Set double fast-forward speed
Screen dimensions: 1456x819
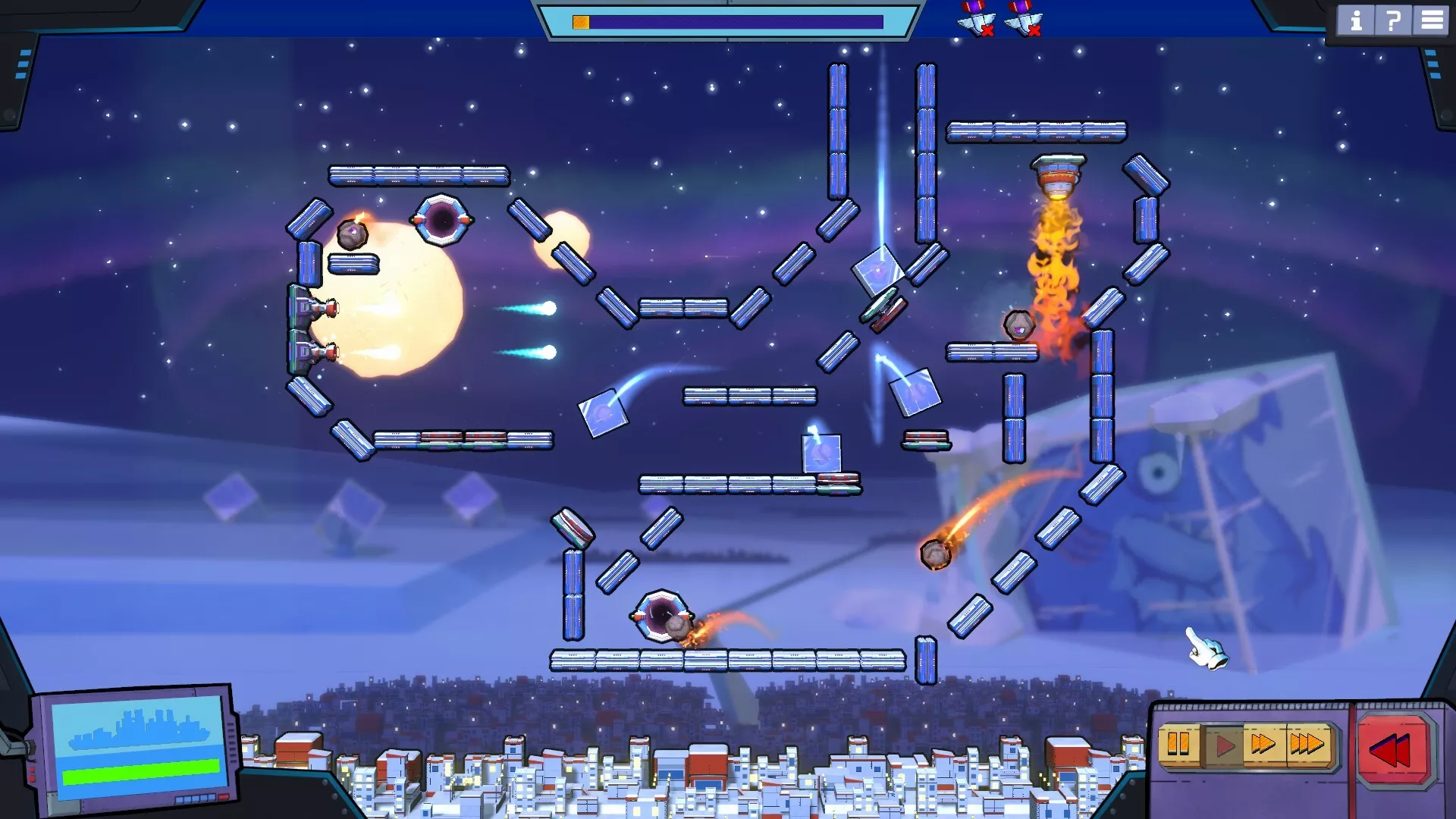pos(1263,745)
